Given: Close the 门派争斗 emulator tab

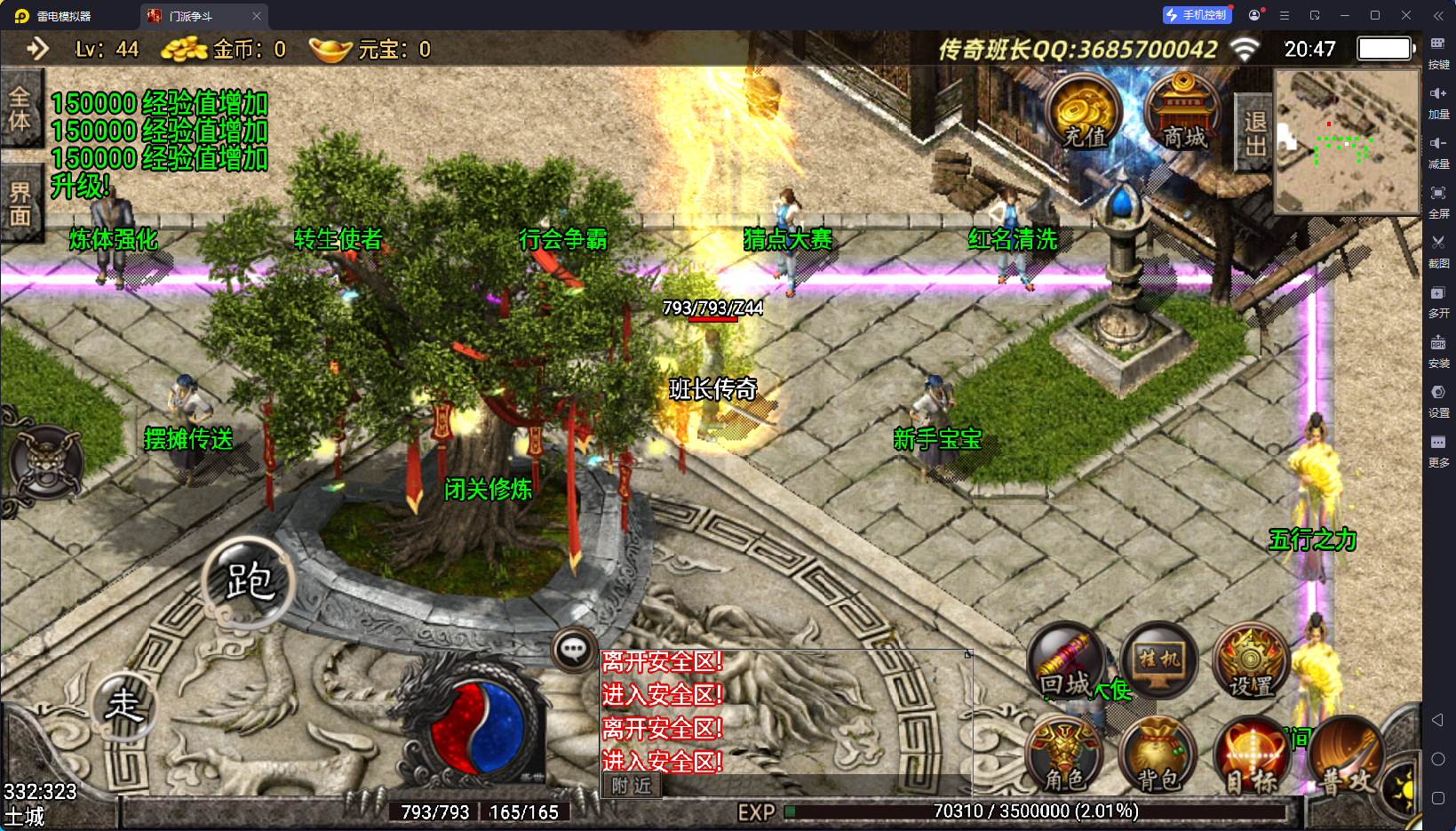Looking at the screenshot, I should click(x=257, y=16).
